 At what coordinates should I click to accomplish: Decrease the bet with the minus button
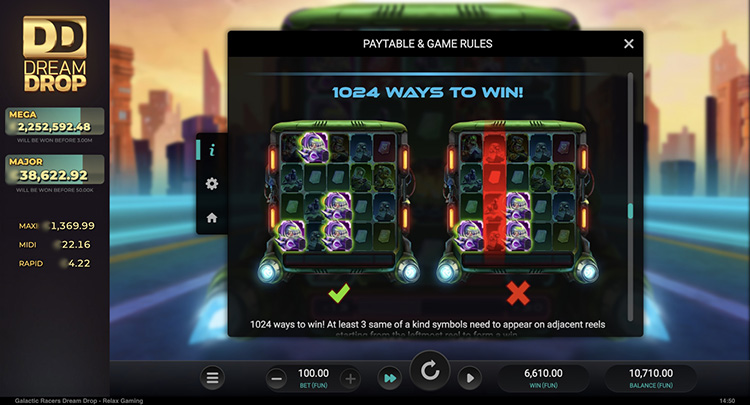click(x=277, y=378)
